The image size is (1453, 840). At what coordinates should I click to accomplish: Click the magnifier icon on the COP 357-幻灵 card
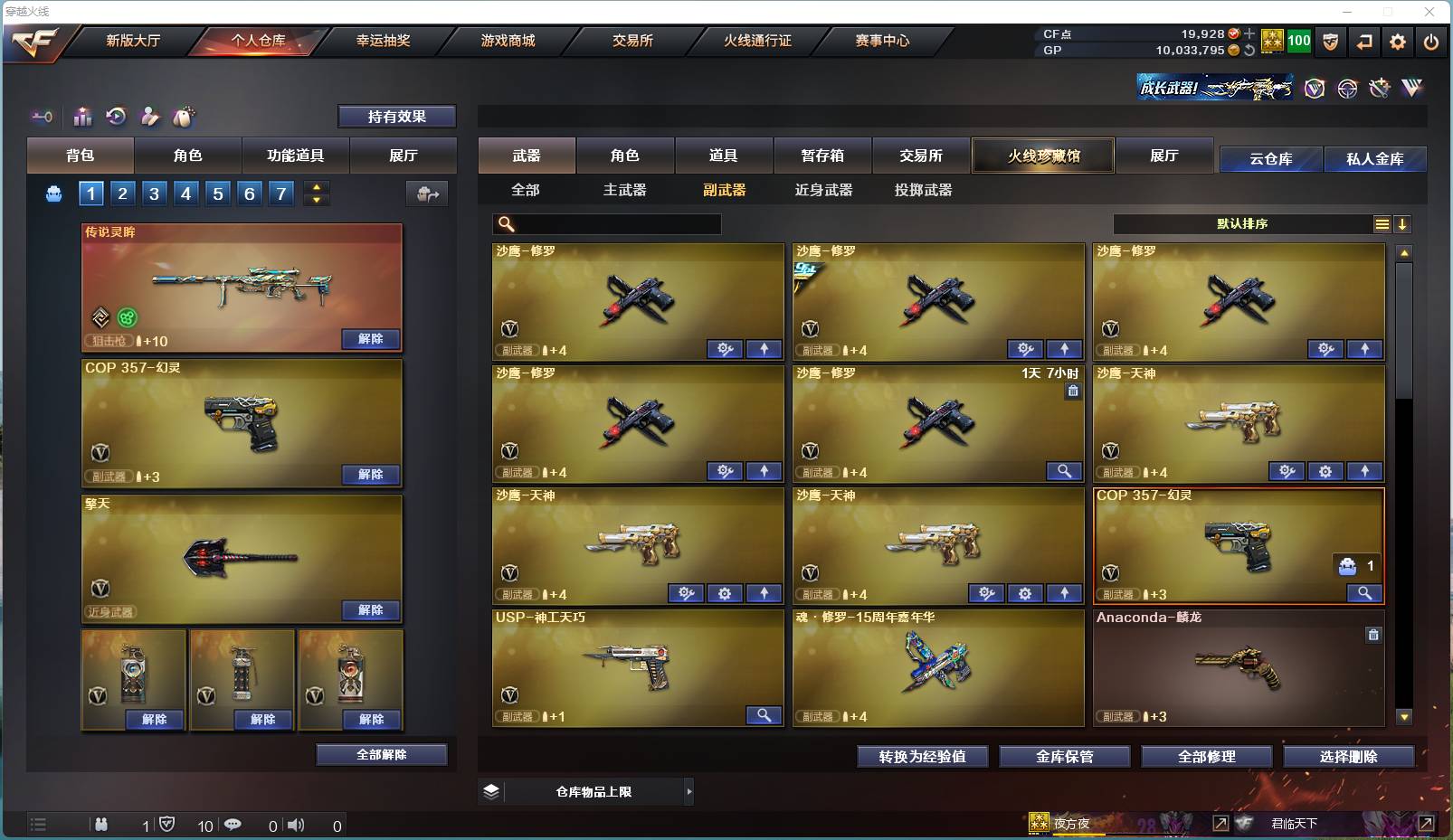click(x=1364, y=594)
